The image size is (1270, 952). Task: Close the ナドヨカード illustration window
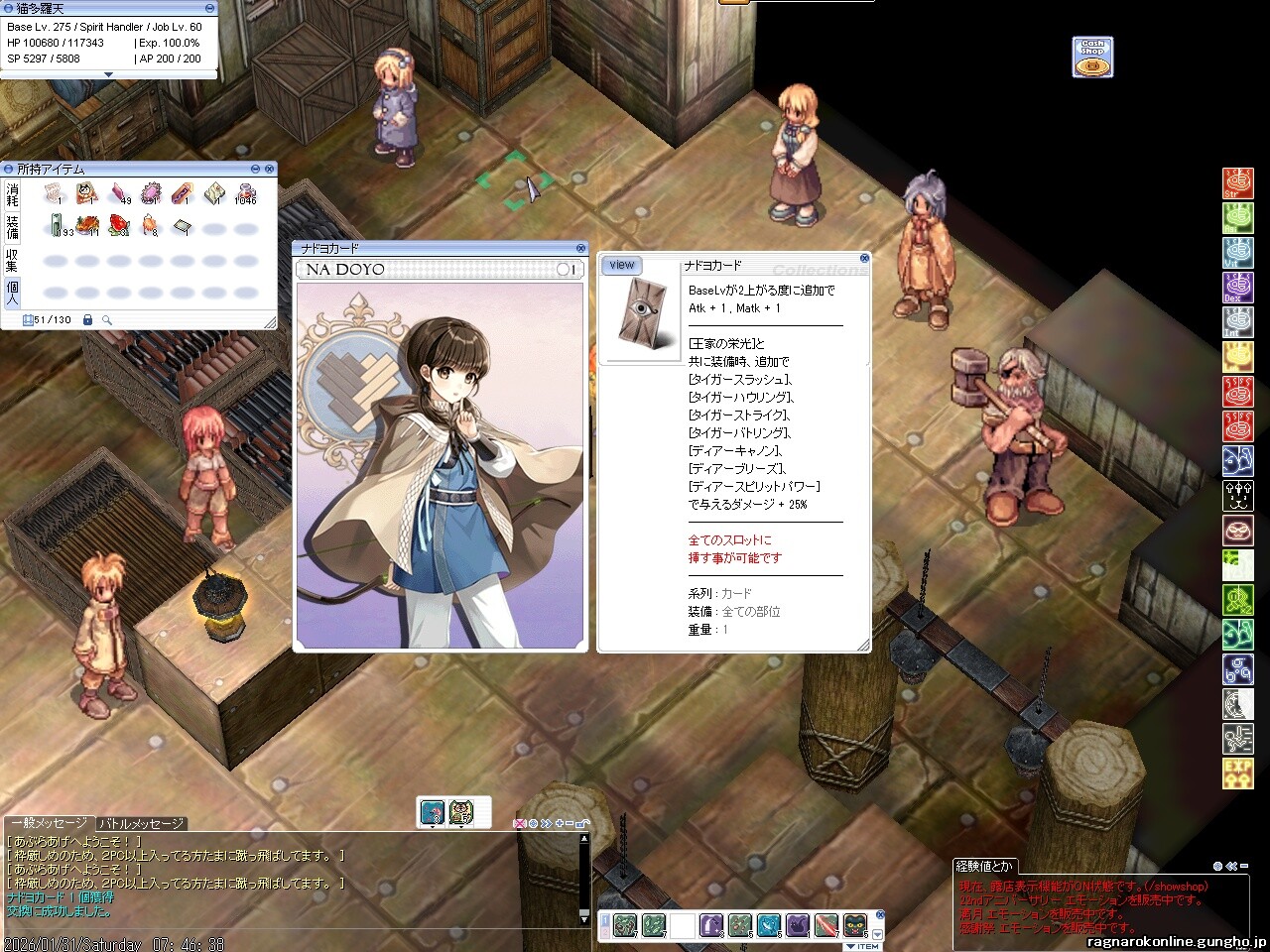pyautogui.click(x=581, y=248)
